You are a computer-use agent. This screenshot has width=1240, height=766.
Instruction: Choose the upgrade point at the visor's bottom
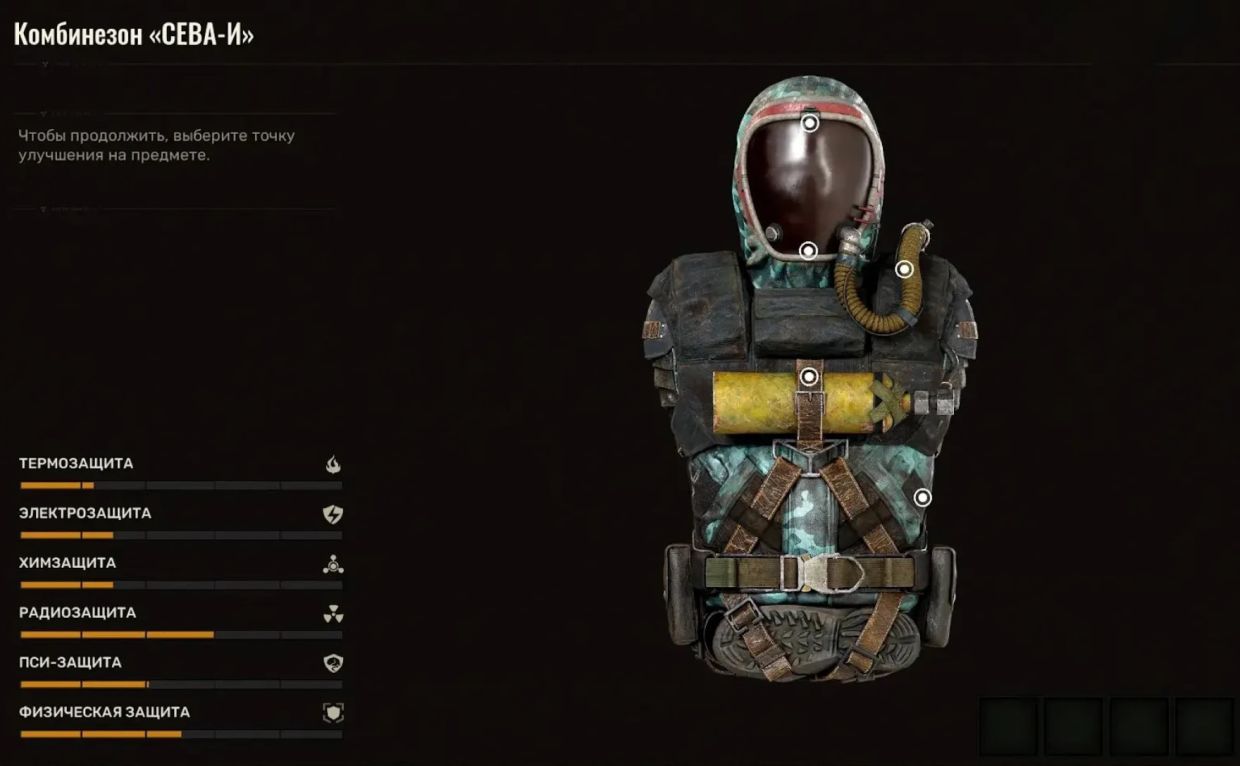[x=808, y=250]
